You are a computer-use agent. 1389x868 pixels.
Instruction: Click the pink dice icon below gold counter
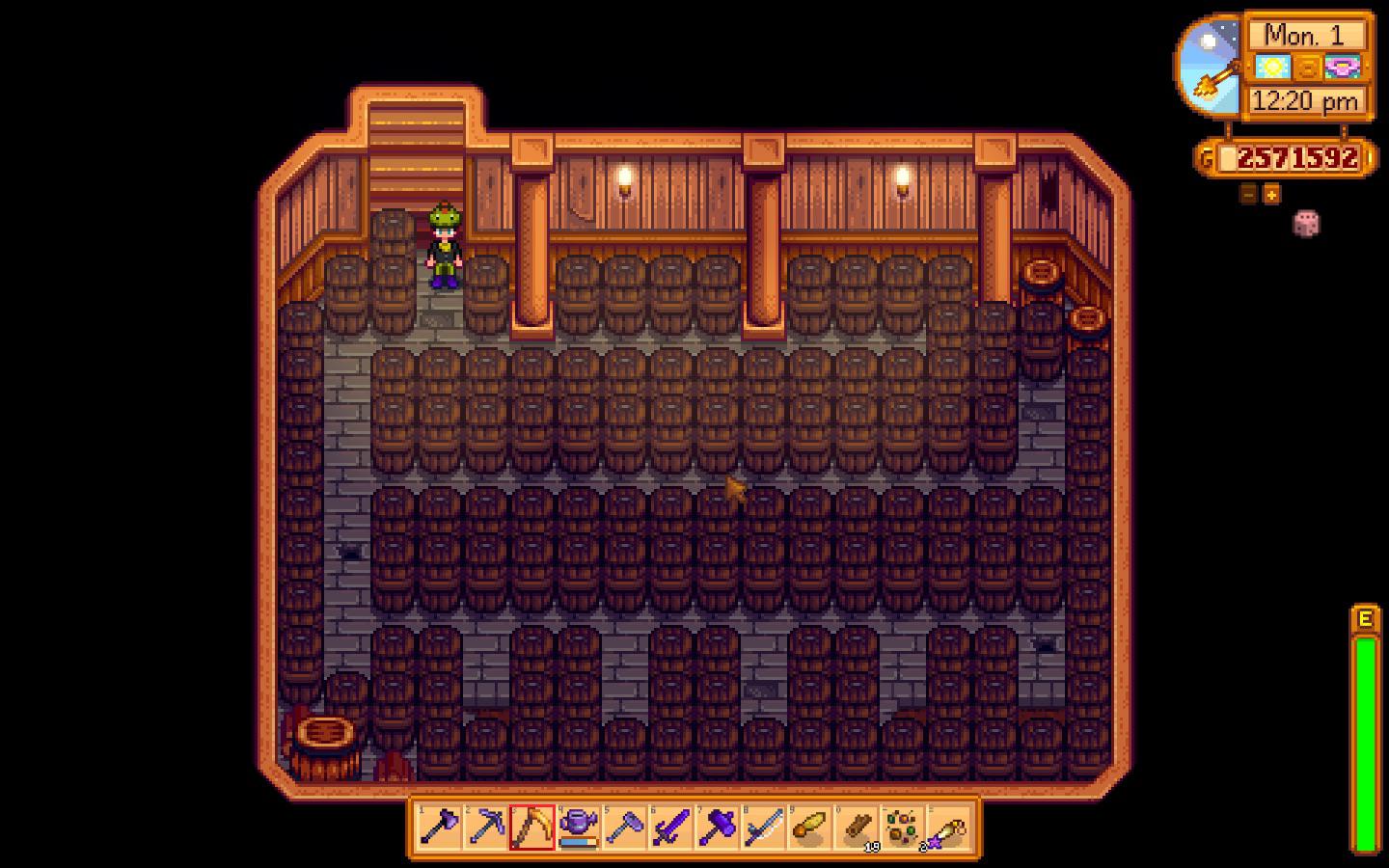tap(1306, 222)
